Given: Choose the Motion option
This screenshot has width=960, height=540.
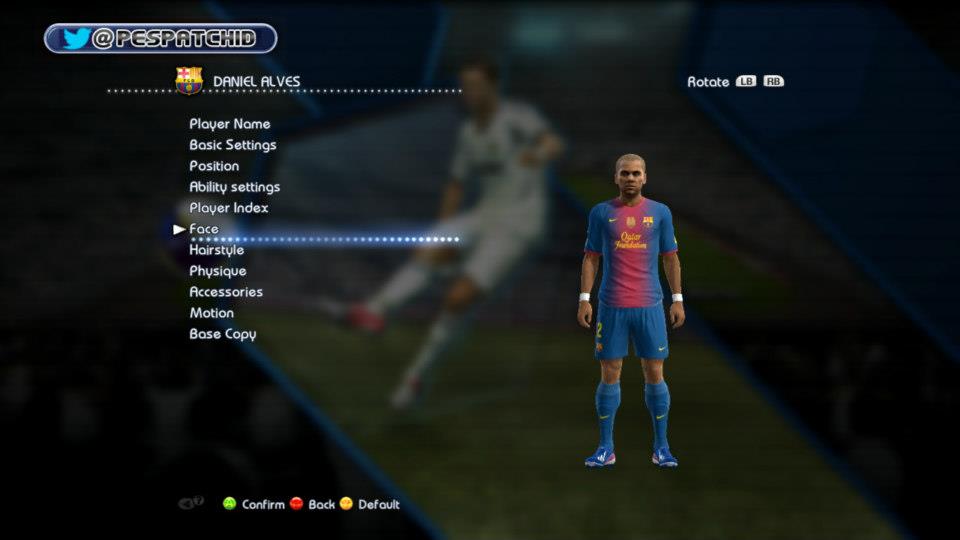Looking at the screenshot, I should (x=212, y=313).
